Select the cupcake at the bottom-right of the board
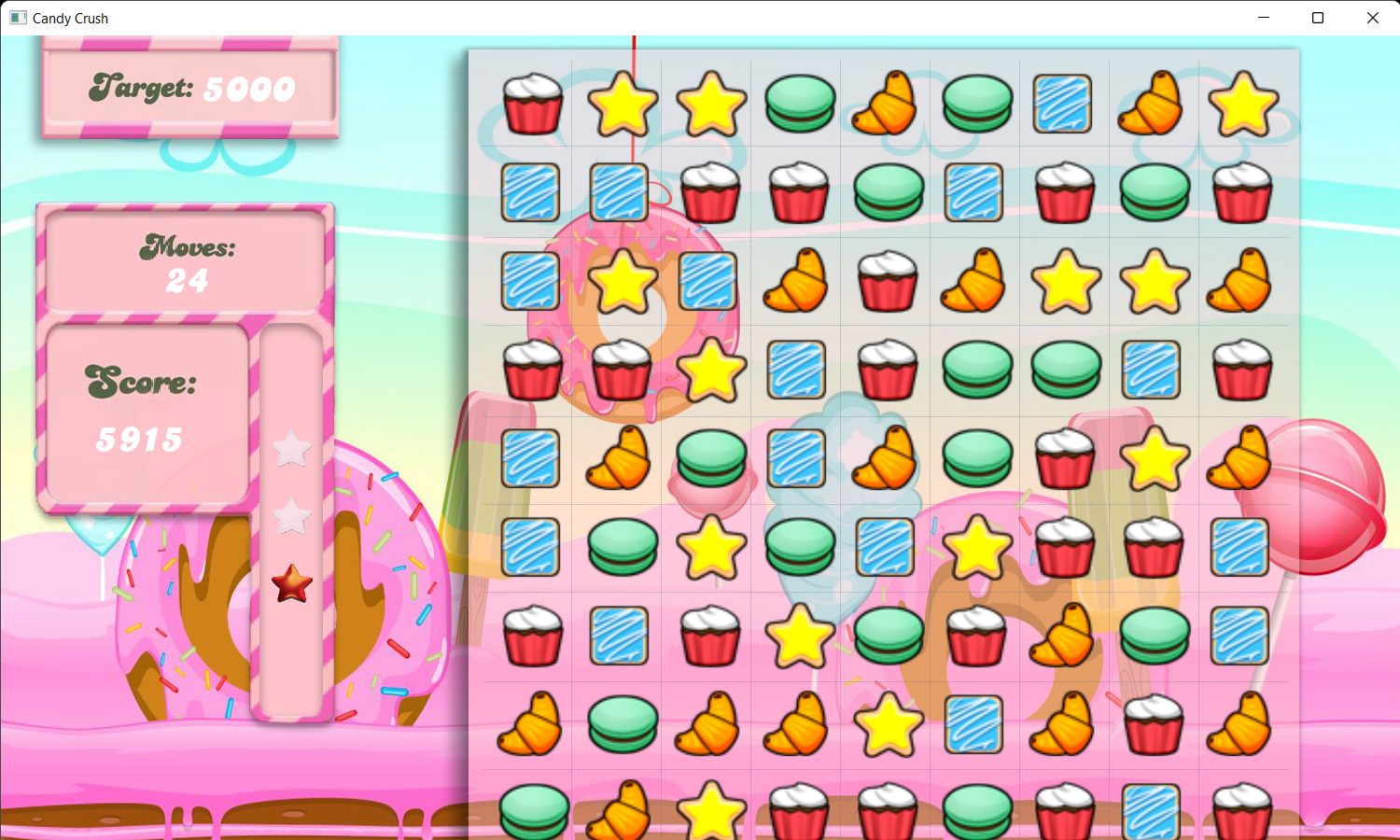Viewport: 1400px width, 840px height. click(1241, 807)
